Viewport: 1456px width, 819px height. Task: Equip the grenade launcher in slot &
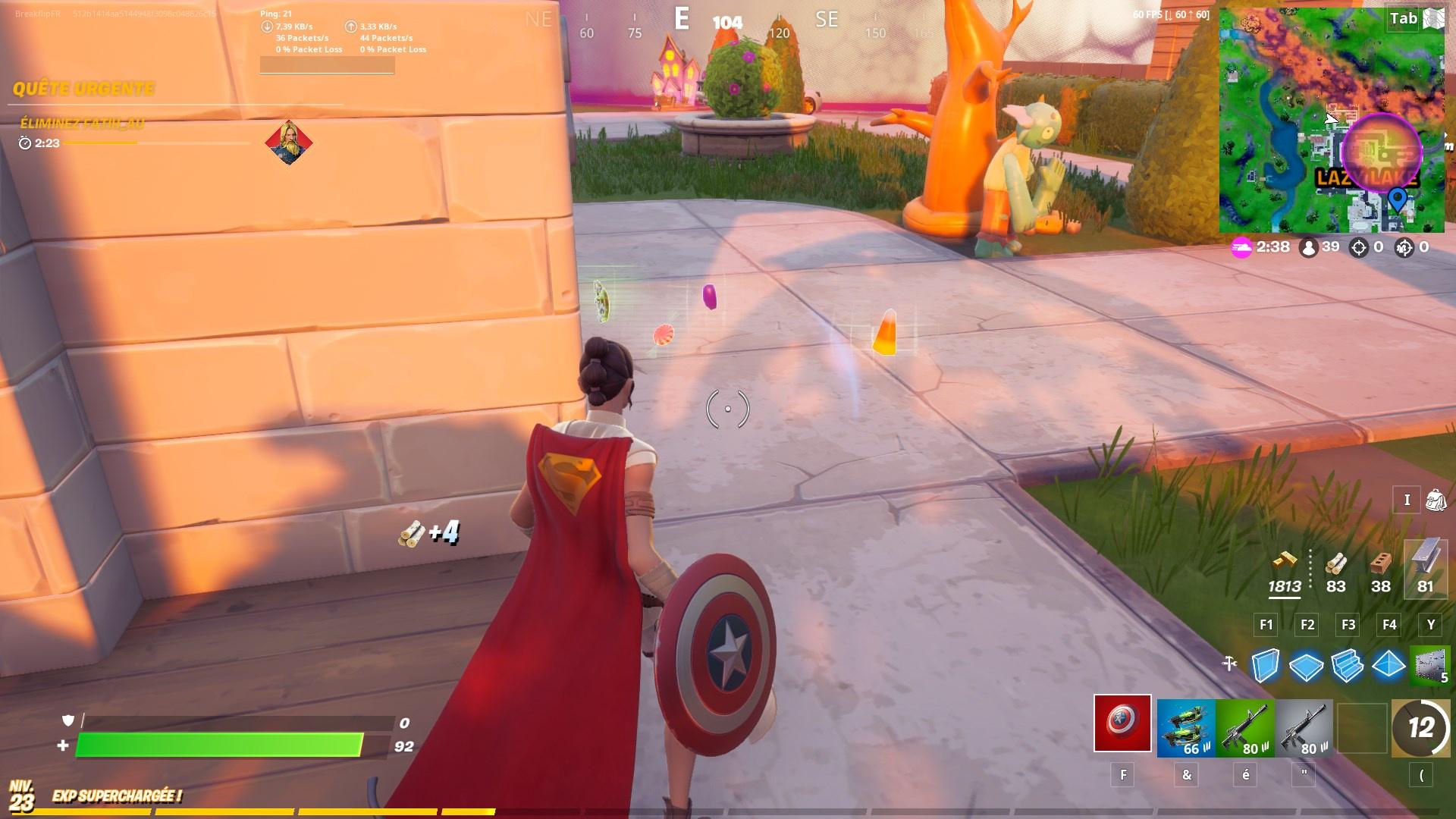coord(1187,726)
